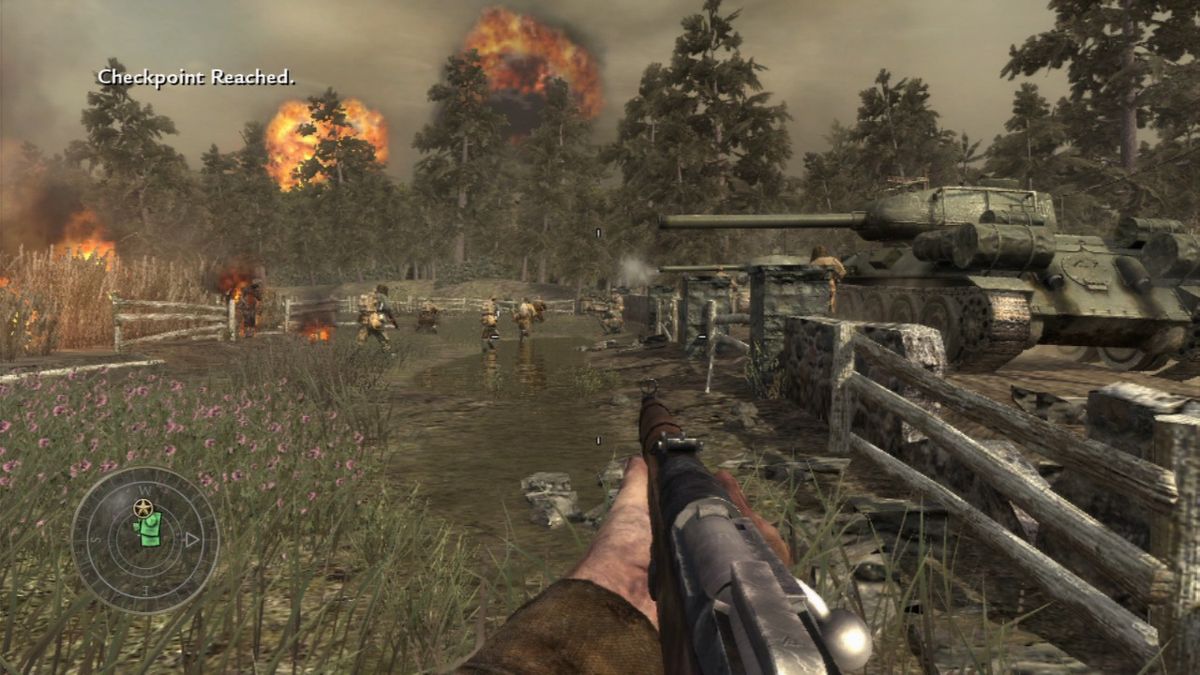Viewport: 1200px width, 675px height.
Task: Click the circular compass minimap
Action: coord(145,539)
